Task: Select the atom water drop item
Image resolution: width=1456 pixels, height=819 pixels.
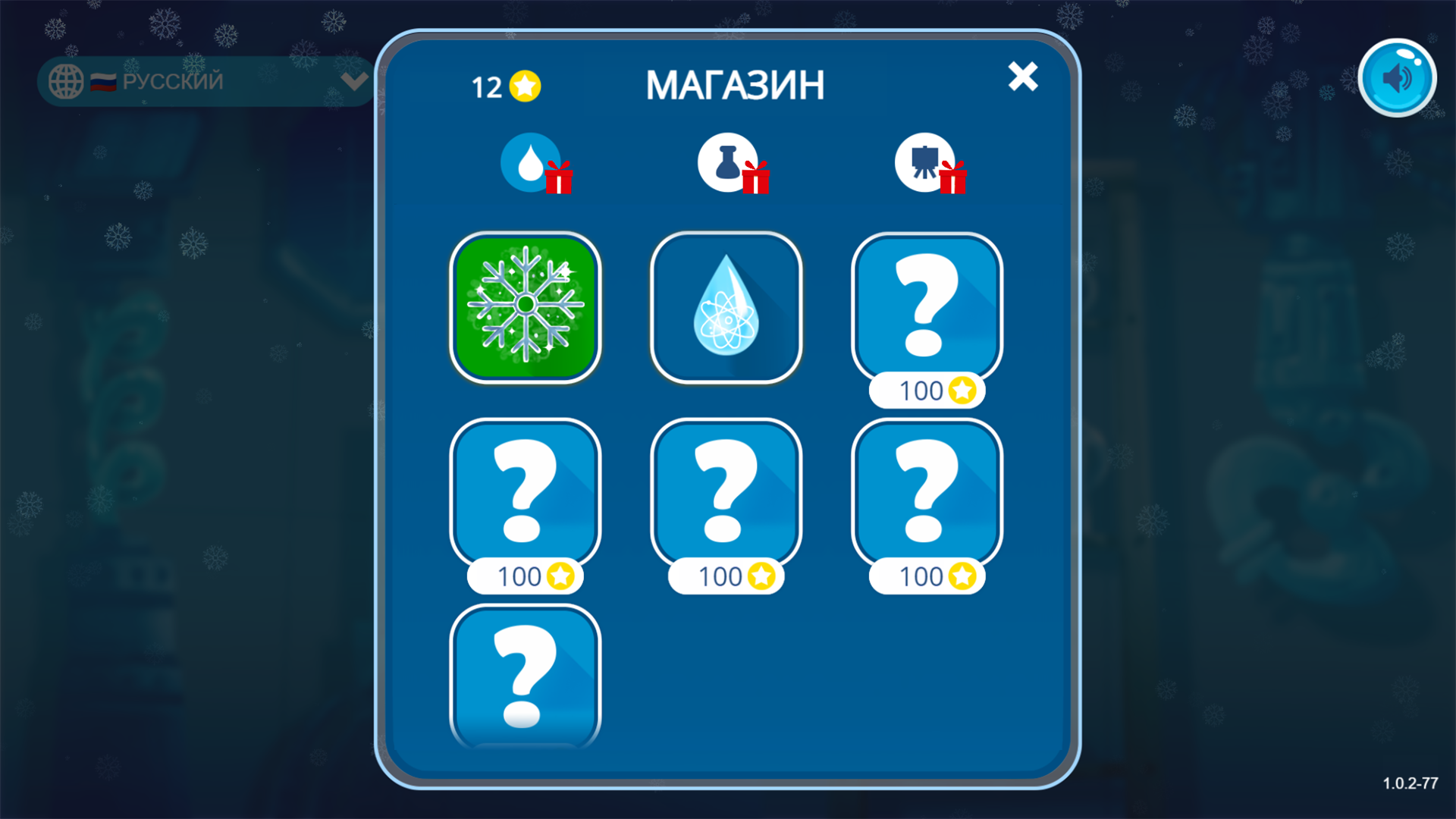Action: (726, 308)
